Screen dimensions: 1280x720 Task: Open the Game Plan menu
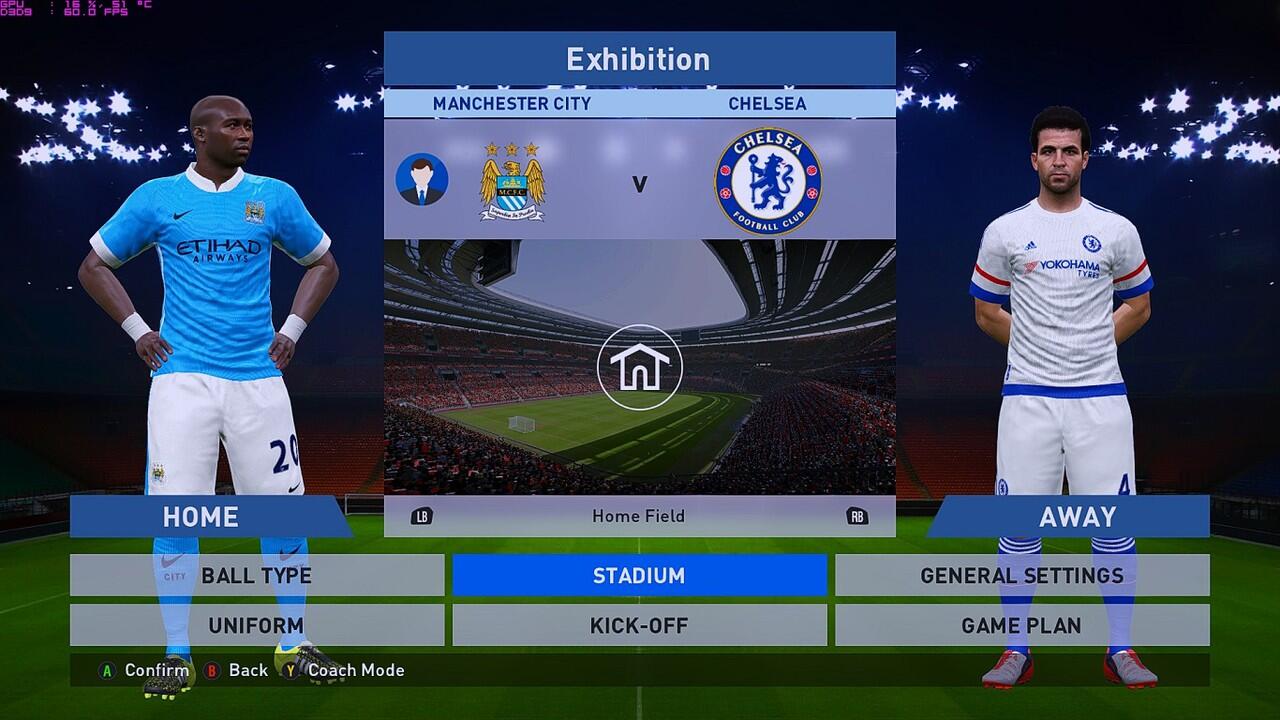coord(1022,626)
